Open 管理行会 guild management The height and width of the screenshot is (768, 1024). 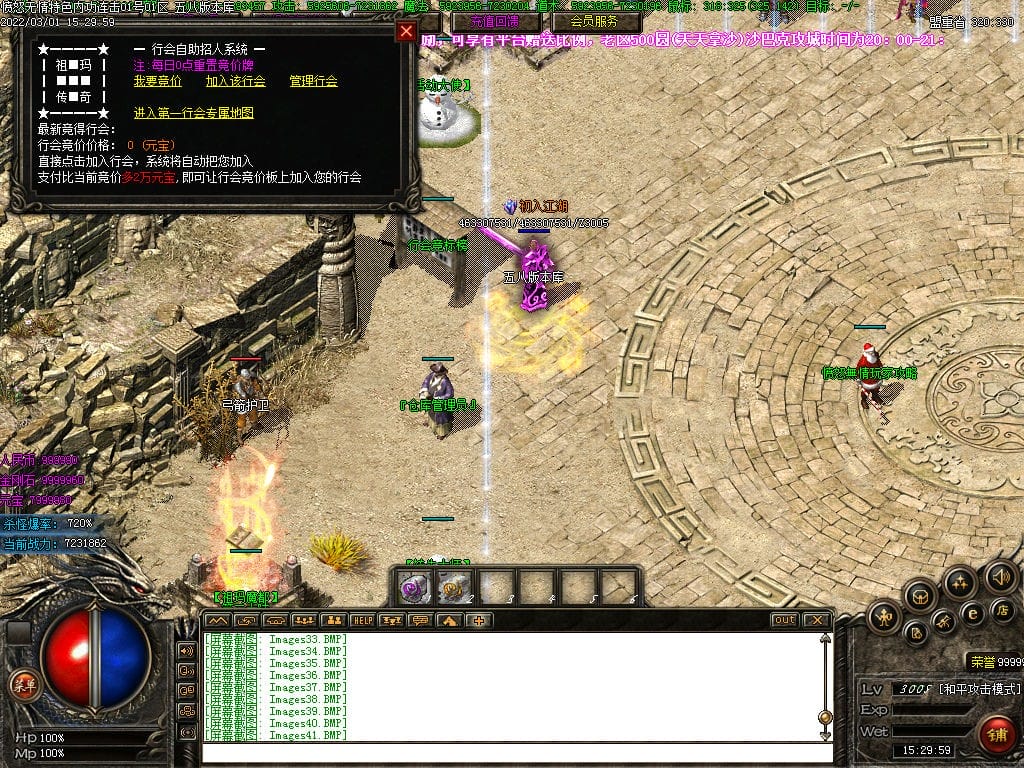[313, 81]
